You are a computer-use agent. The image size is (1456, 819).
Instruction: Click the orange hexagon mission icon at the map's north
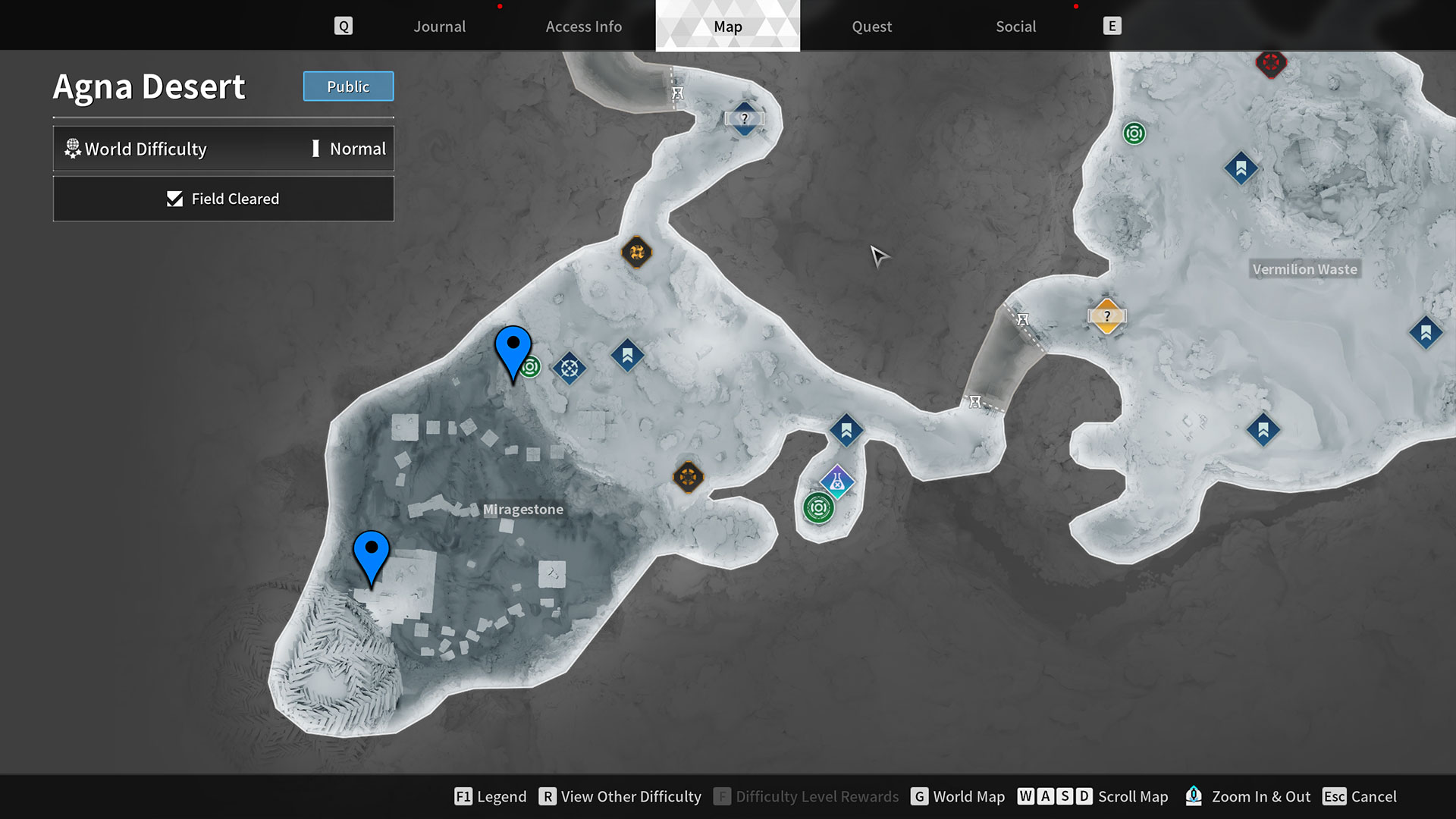pyautogui.click(x=637, y=253)
